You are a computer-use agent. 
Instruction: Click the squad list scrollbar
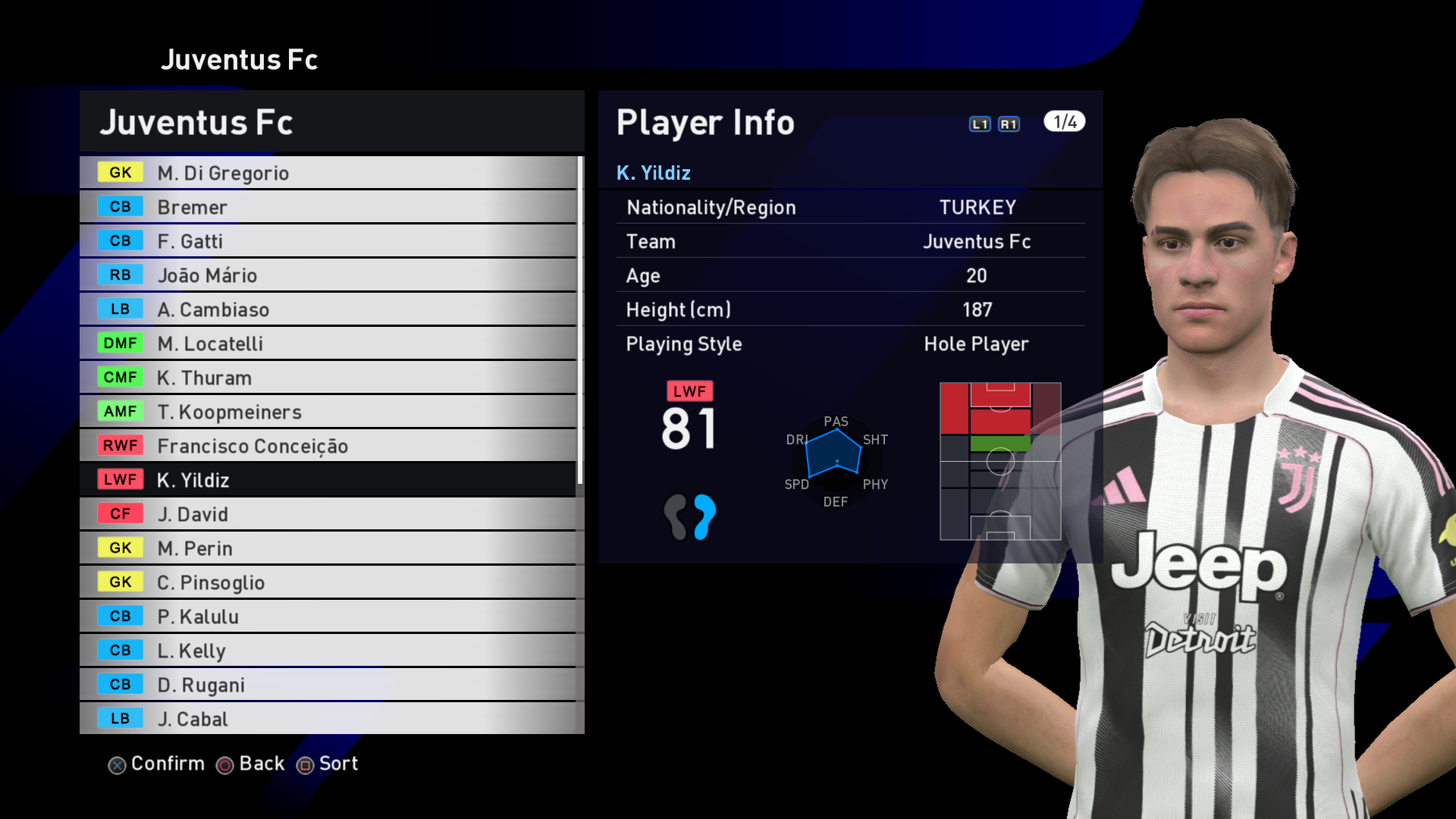point(580,320)
